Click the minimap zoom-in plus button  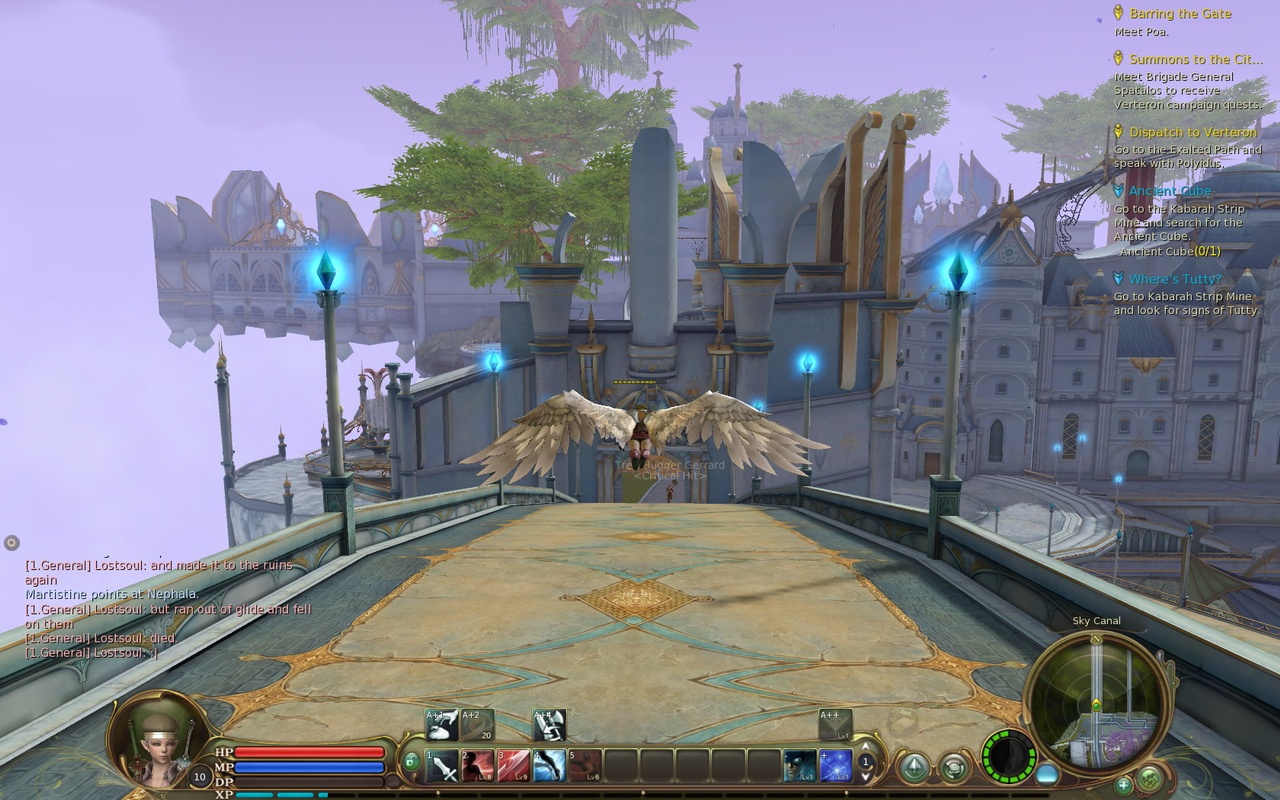click(x=1123, y=784)
